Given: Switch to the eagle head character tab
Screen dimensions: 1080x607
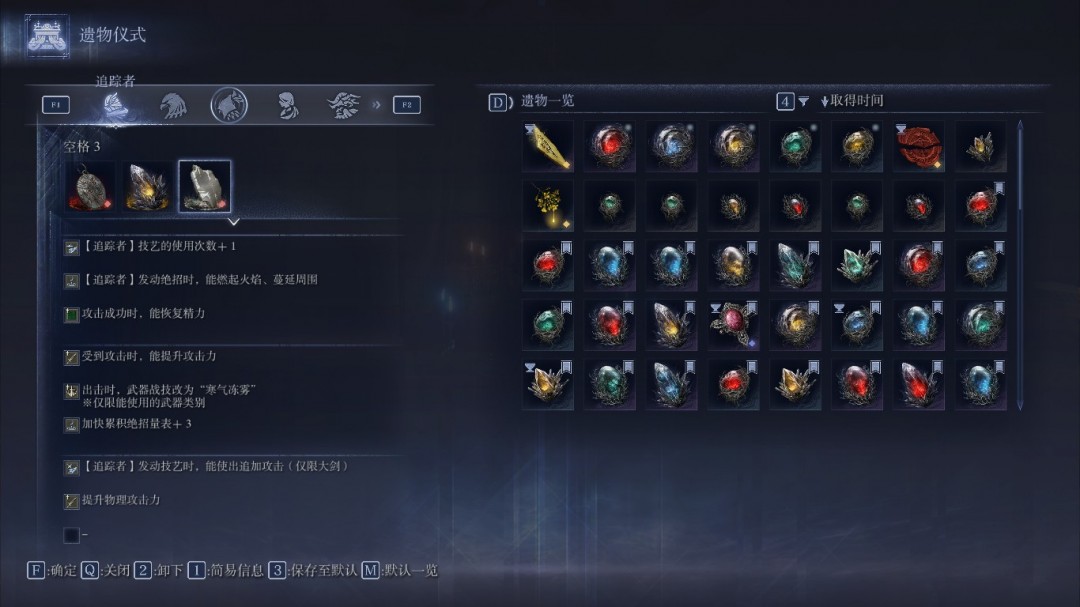Looking at the screenshot, I should 172,105.
